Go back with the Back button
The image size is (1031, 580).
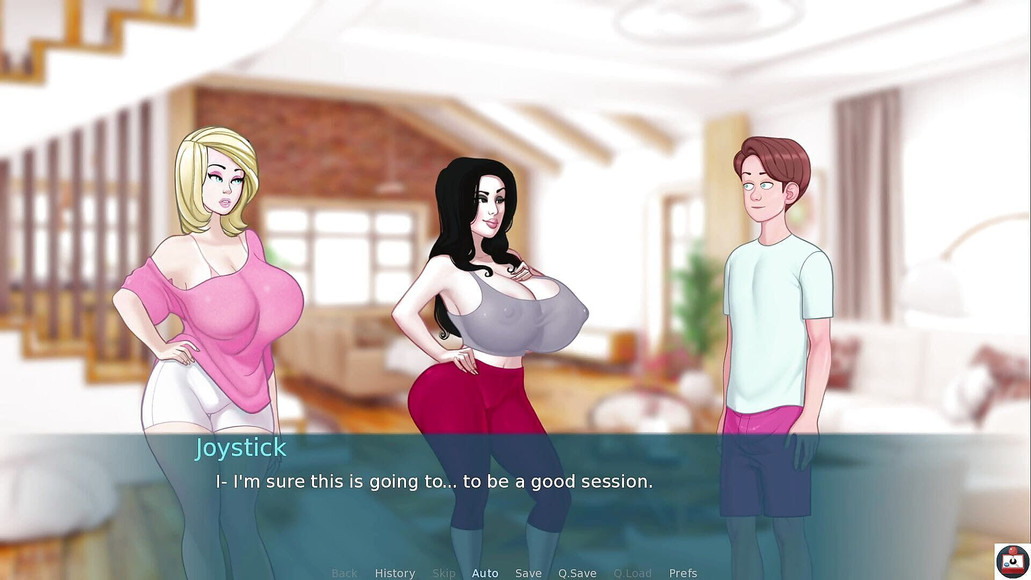344,573
